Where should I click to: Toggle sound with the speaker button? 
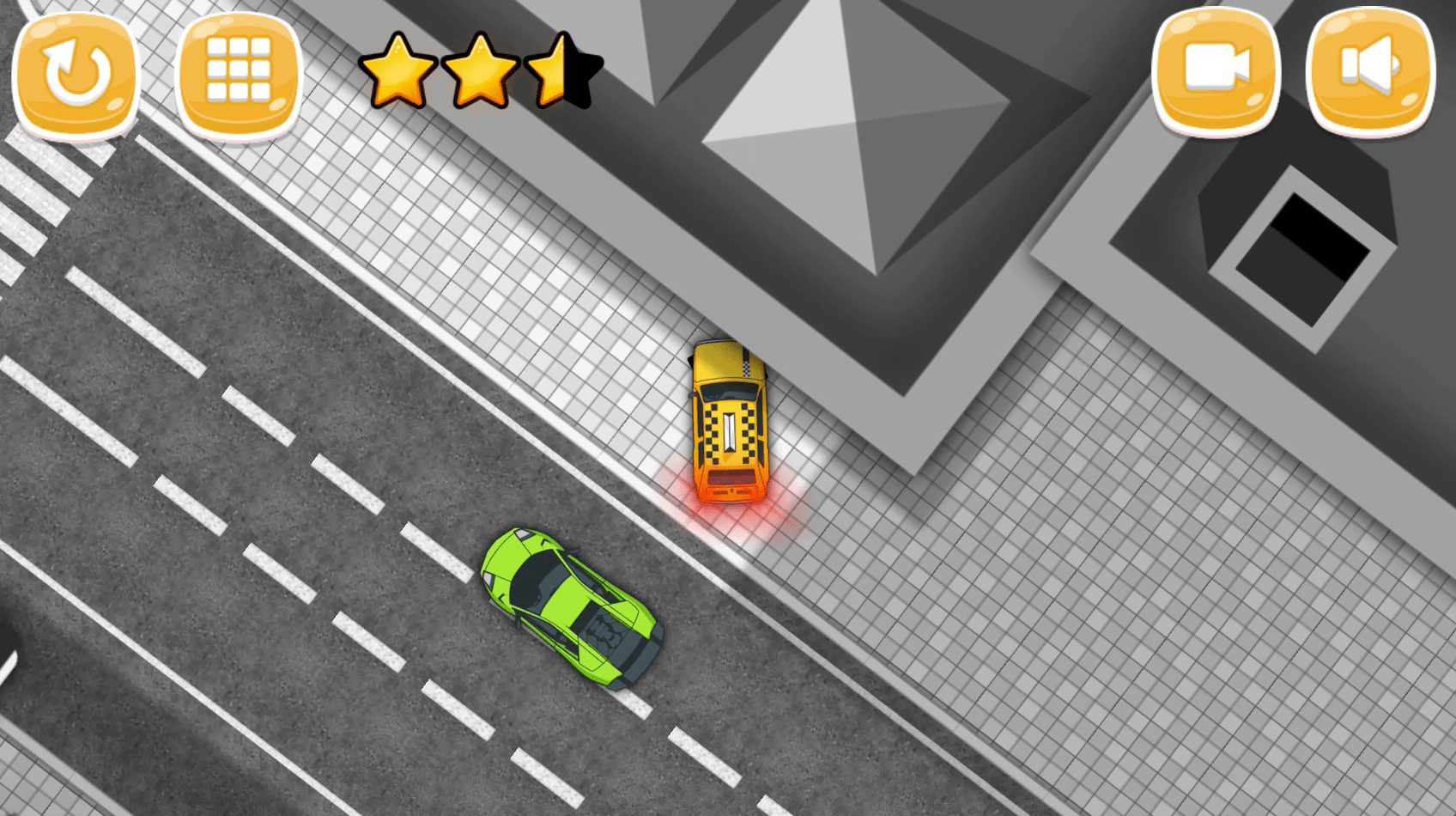tap(1370, 70)
